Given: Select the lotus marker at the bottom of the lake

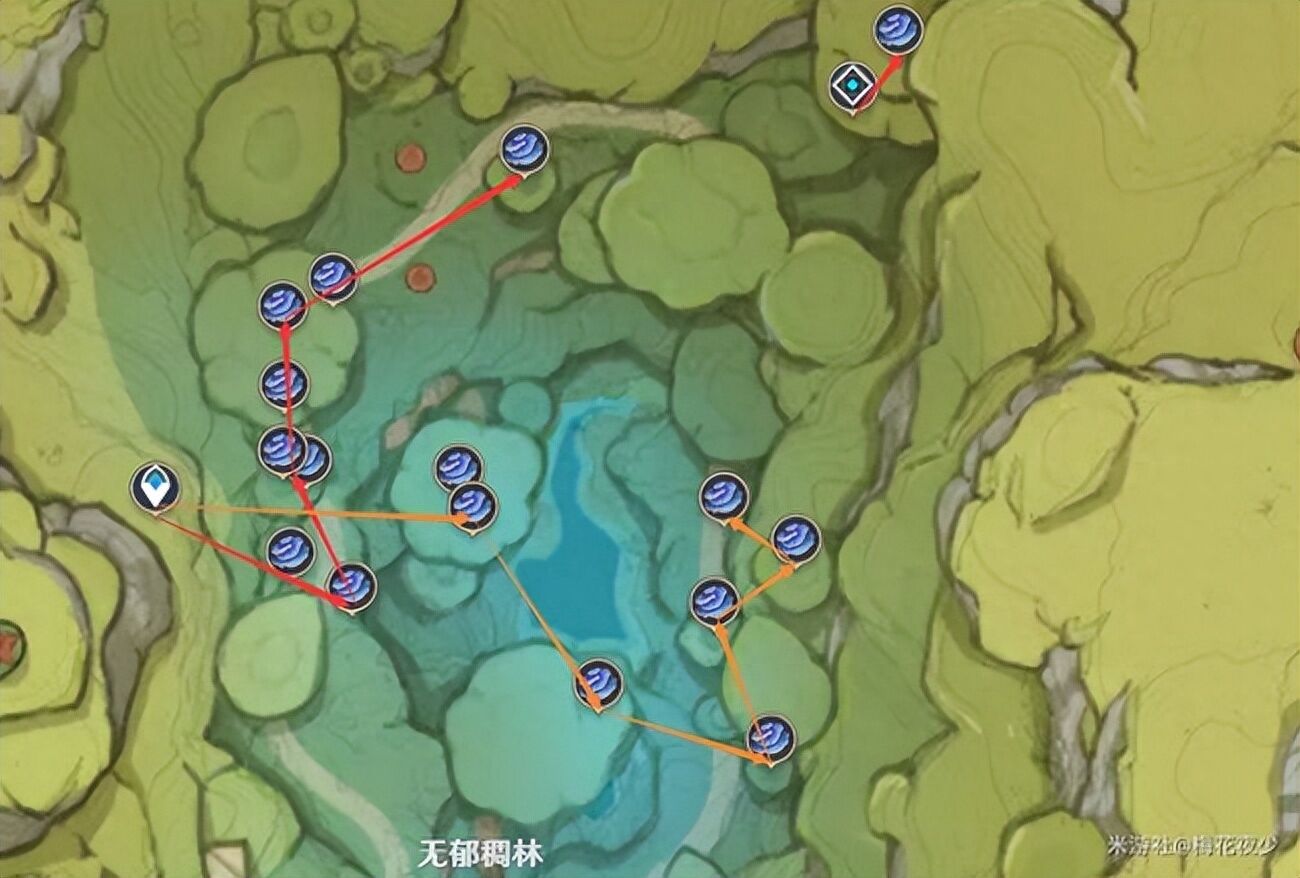Looking at the screenshot, I should [600, 683].
